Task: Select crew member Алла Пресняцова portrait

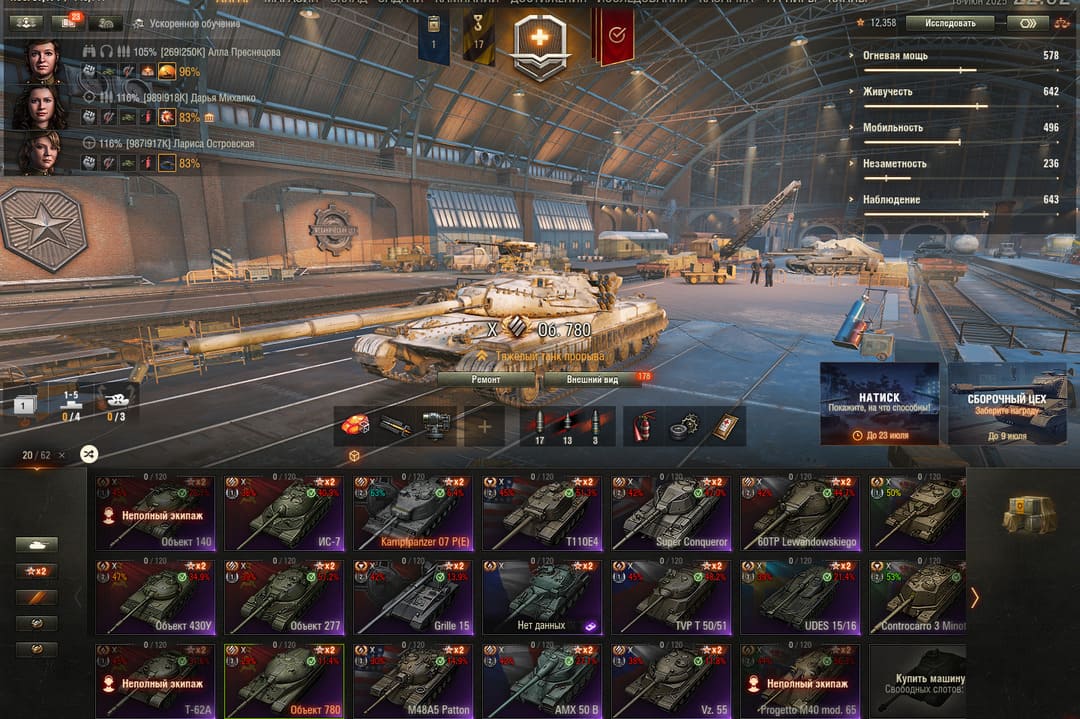Action: pyautogui.click(x=43, y=61)
